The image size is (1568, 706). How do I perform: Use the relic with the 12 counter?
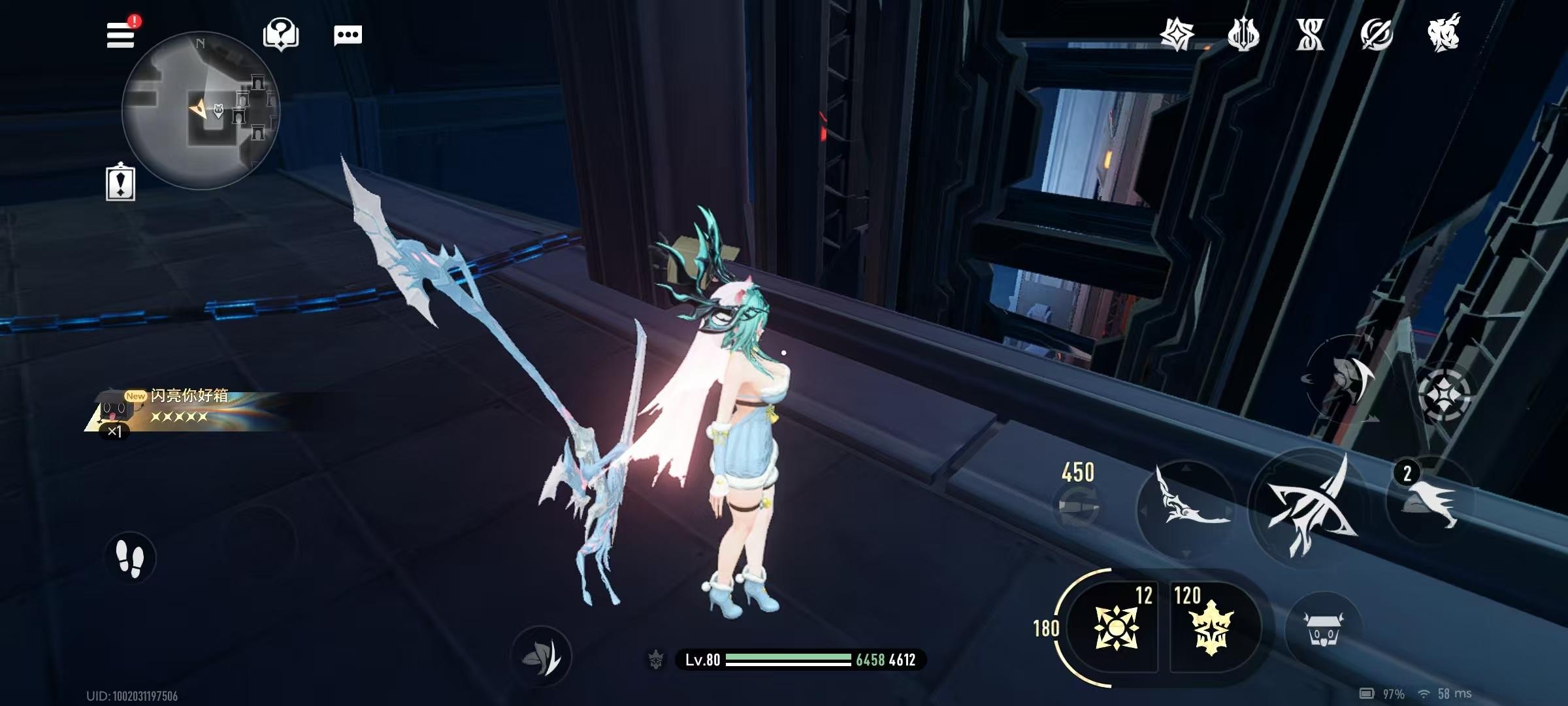pyautogui.click(x=1116, y=628)
